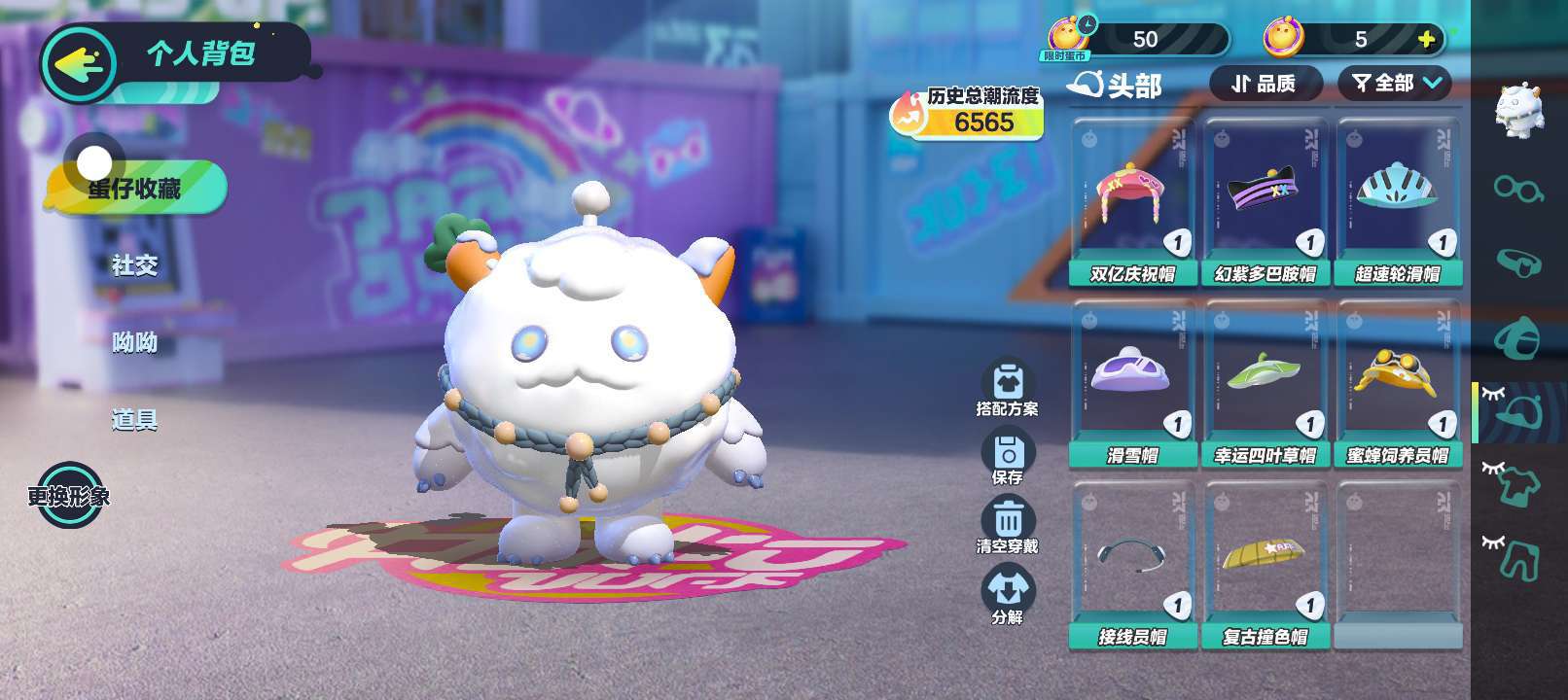Tap the 更换形象 button
Screen dimensions: 1568x700
point(69,496)
